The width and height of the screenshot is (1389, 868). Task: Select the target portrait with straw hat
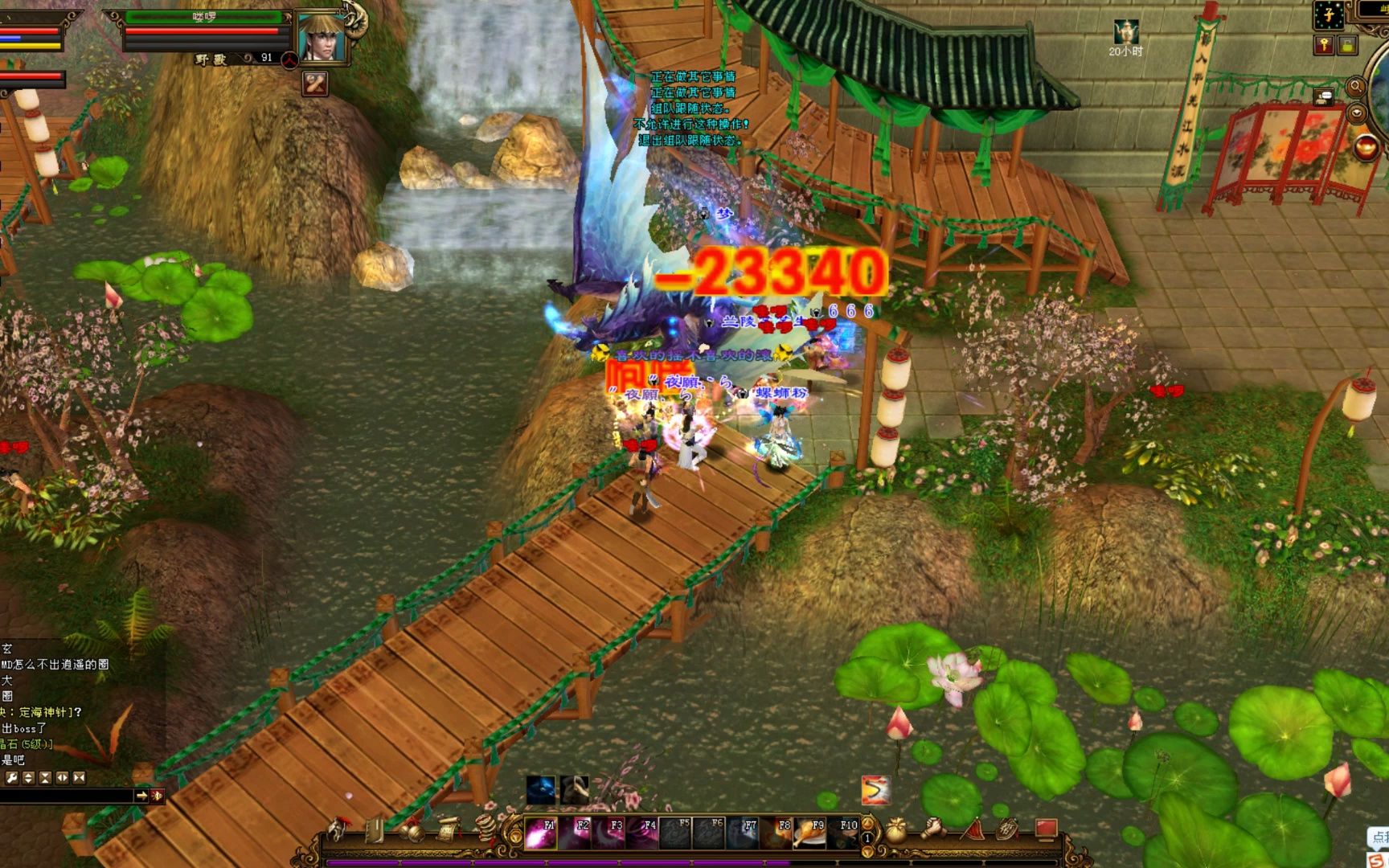[x=322, y=36]
